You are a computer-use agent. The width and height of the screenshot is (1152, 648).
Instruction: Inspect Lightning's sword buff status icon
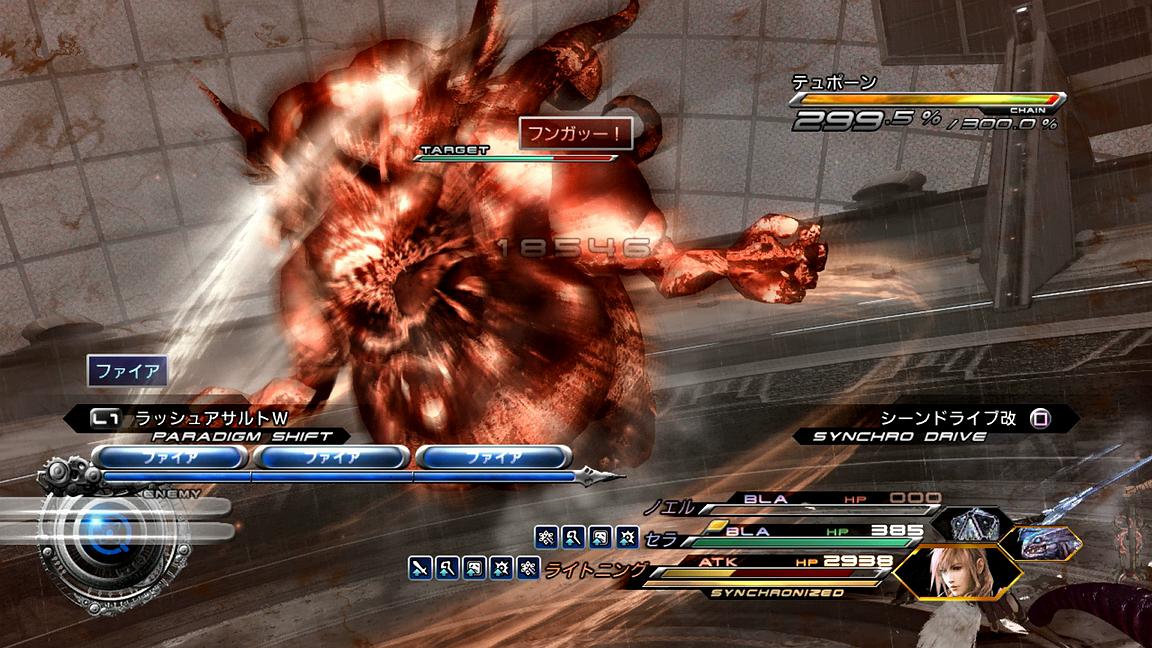click(420, 569)
